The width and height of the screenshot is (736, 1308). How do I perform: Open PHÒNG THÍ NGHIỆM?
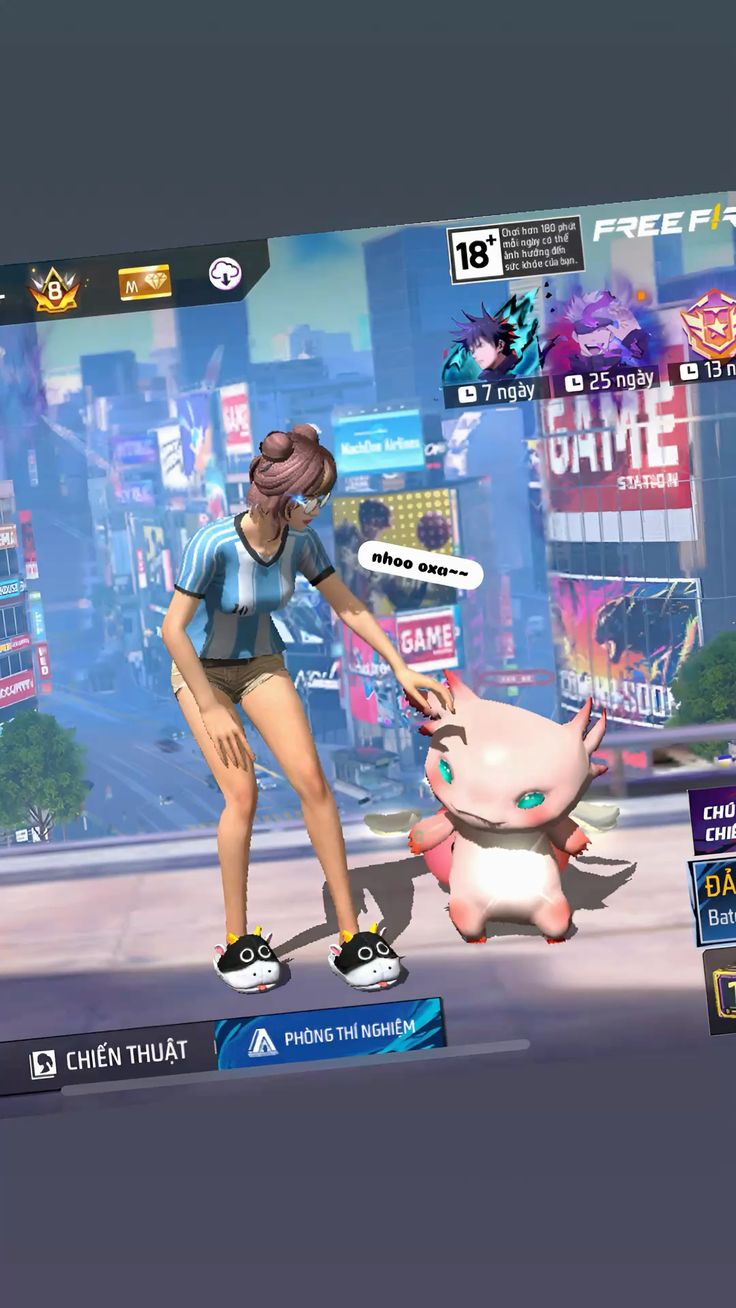coord(331,1037)
